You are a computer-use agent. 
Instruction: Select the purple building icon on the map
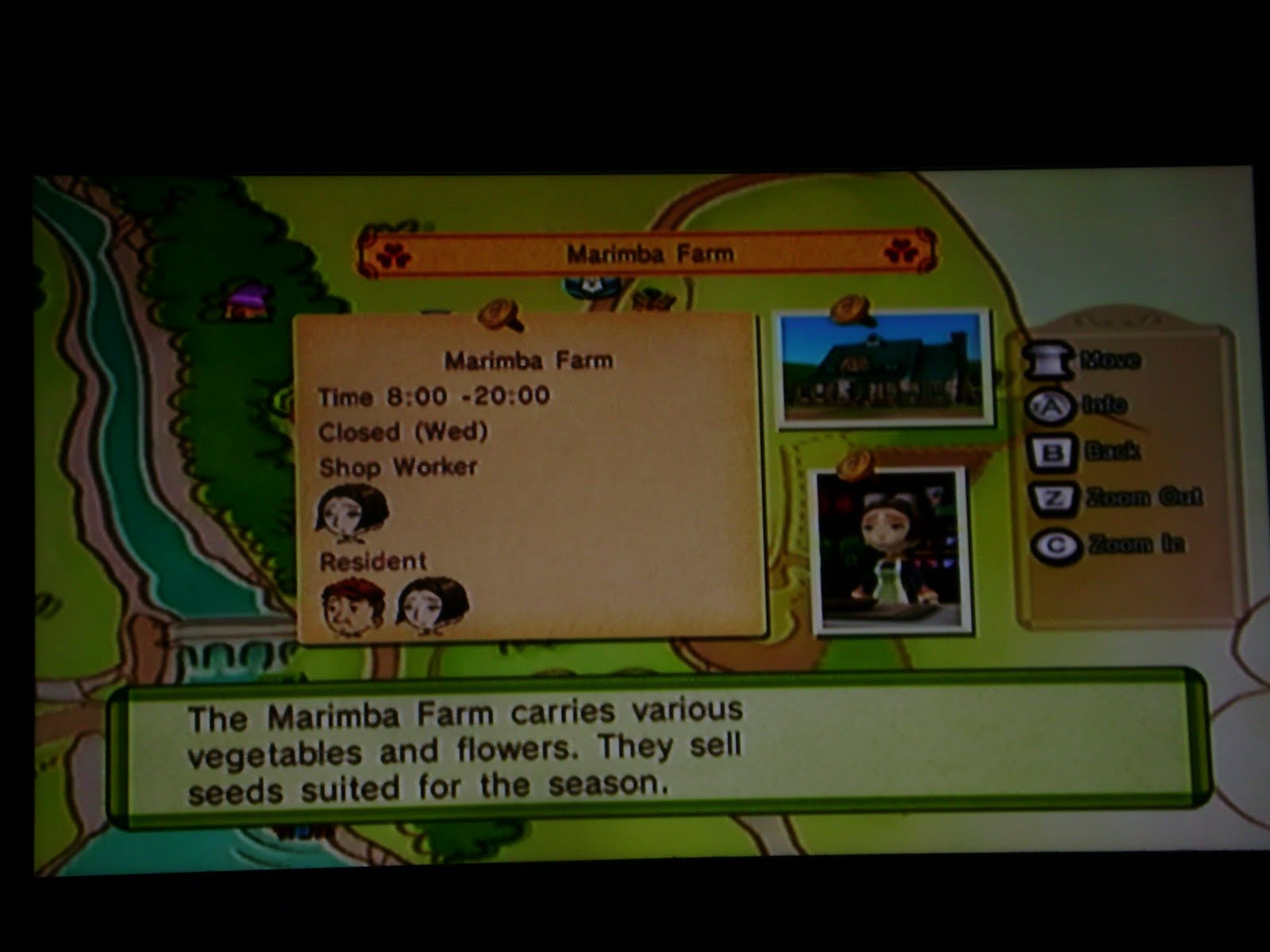(246, 301)
